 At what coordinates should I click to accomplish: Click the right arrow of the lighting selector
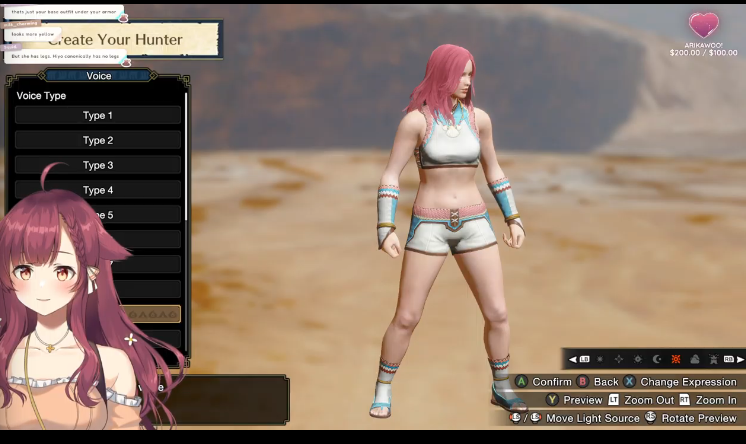741,359
